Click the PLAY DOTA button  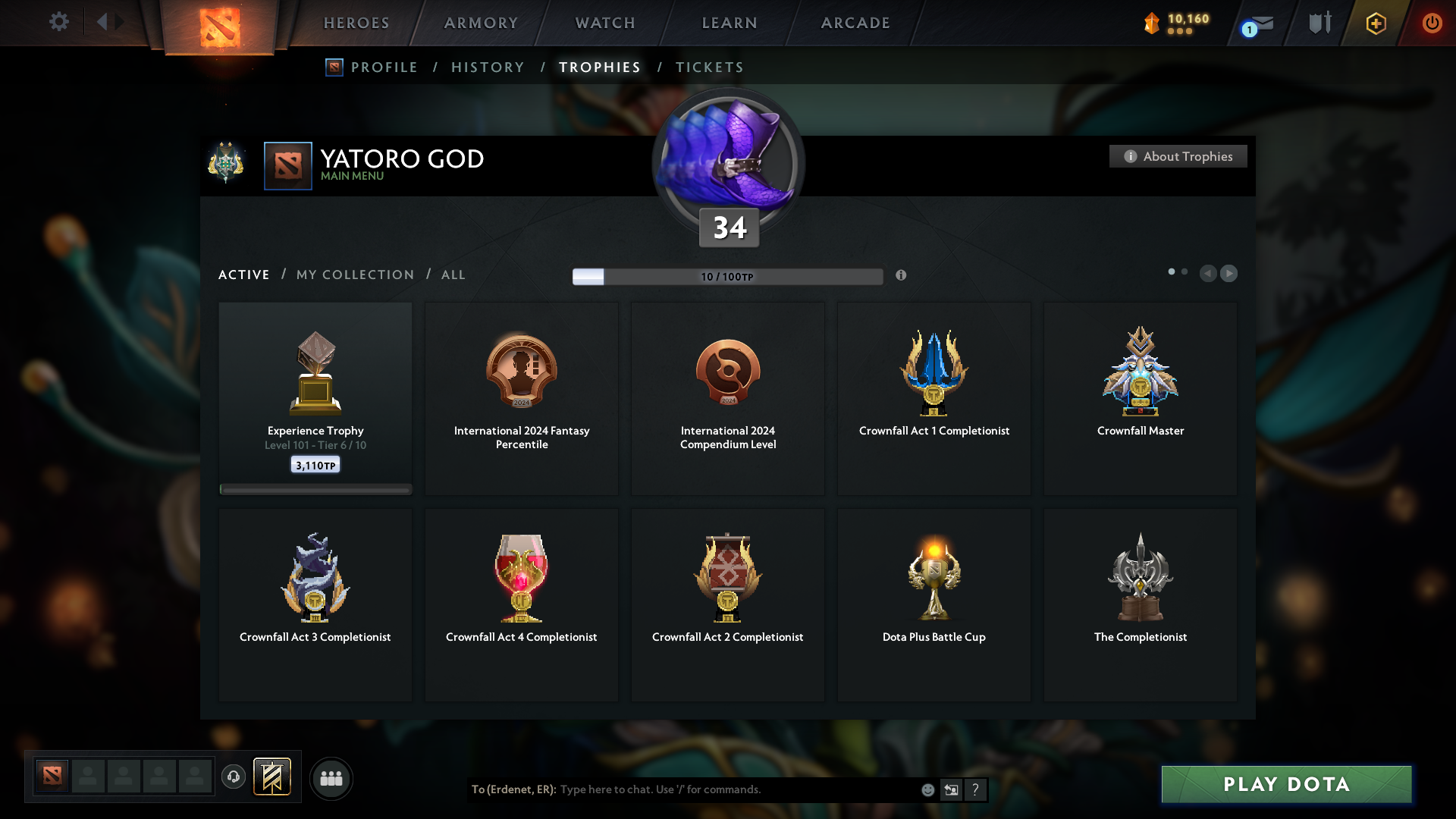pyautogui.click(x=1286, y=785)
